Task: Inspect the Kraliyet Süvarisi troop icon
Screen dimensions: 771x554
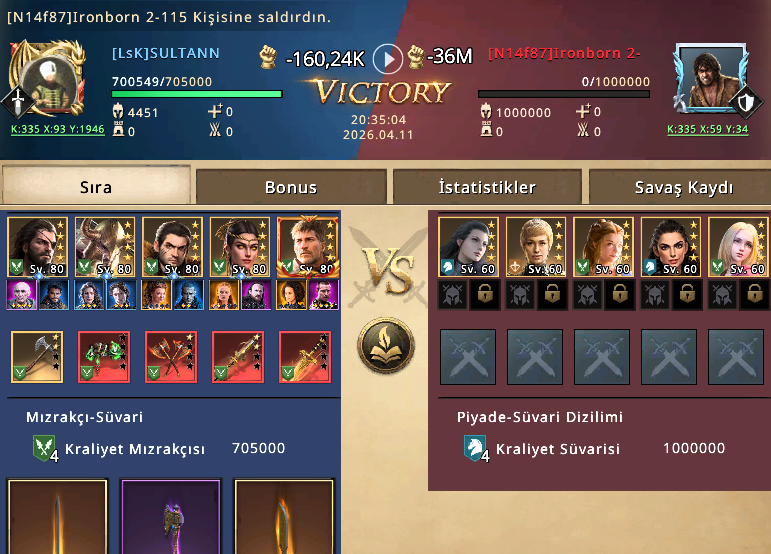Action: click(476, 449)
